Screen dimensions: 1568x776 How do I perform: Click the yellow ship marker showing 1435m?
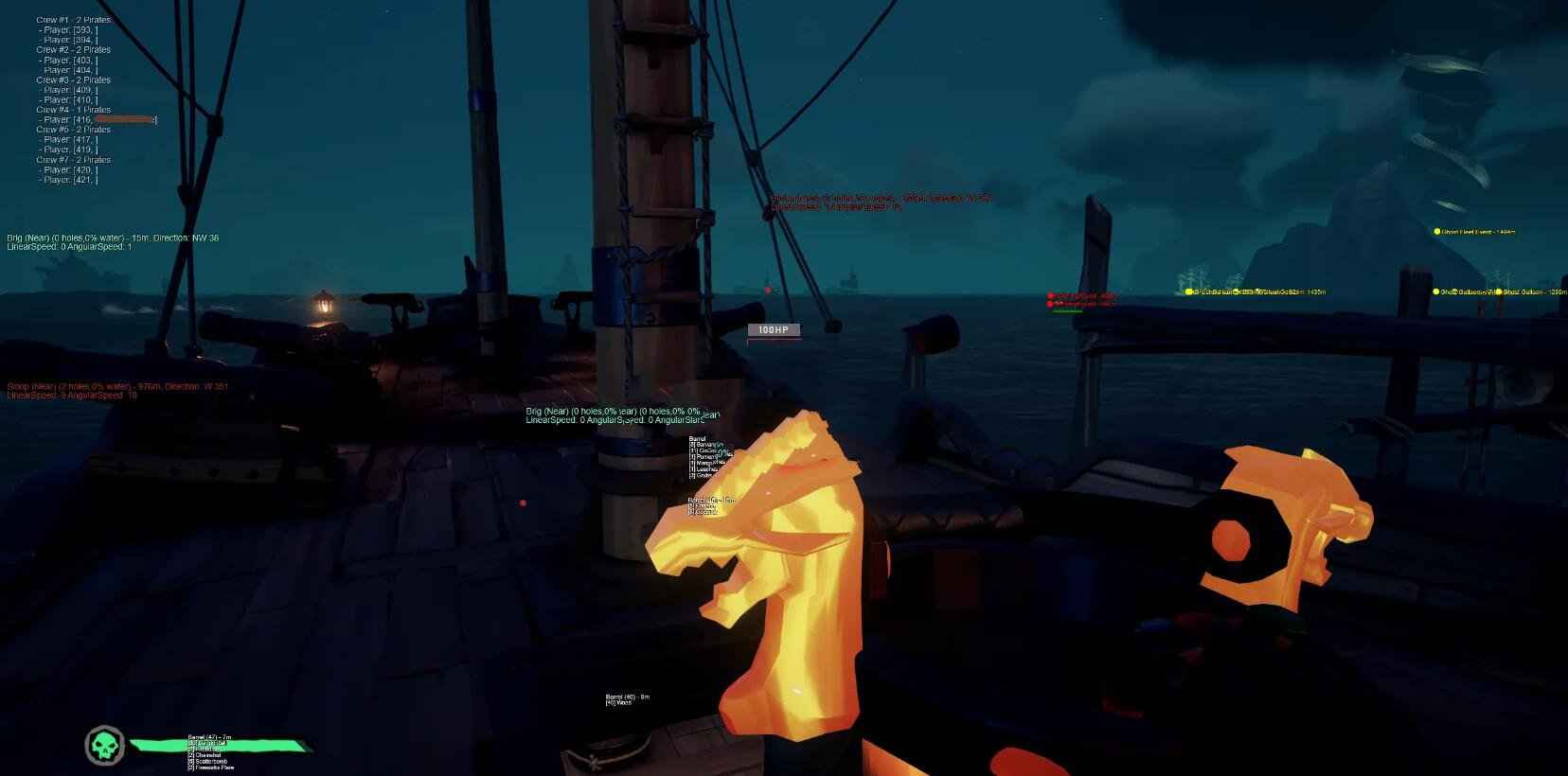pyautogui.click(x=1189, y=293)
